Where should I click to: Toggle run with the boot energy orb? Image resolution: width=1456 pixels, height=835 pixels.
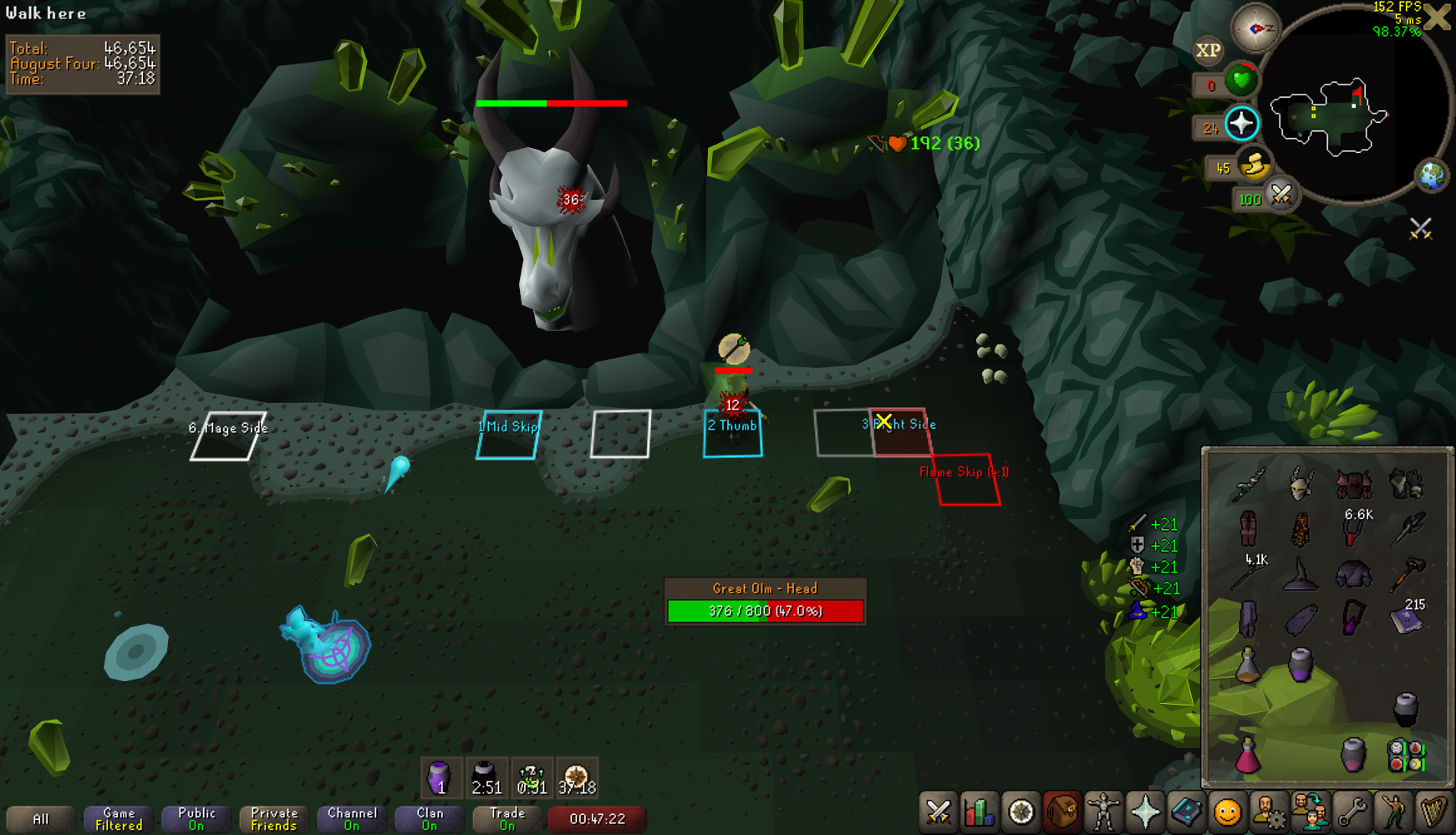click(x=1254, y=165)
